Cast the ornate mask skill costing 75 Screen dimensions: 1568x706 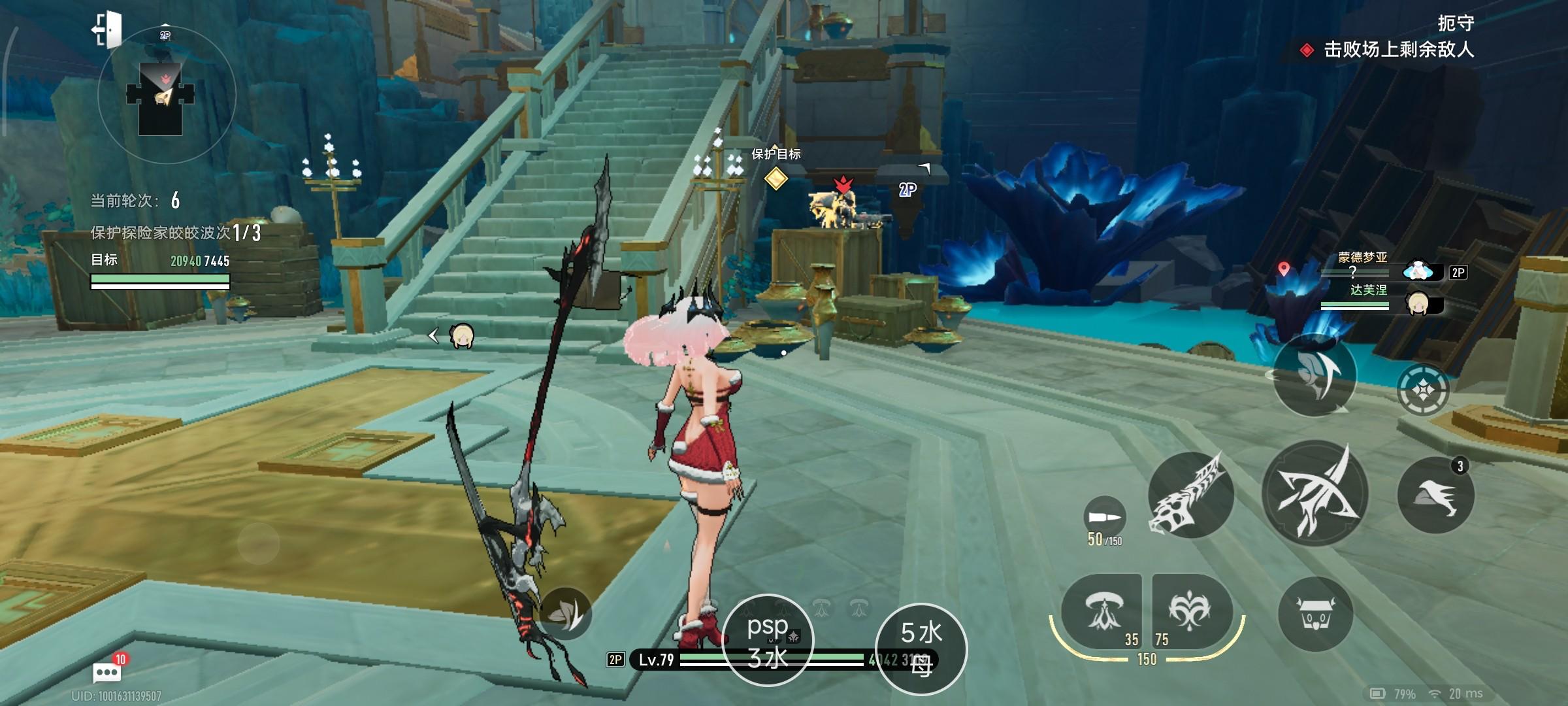point(1191,612)
